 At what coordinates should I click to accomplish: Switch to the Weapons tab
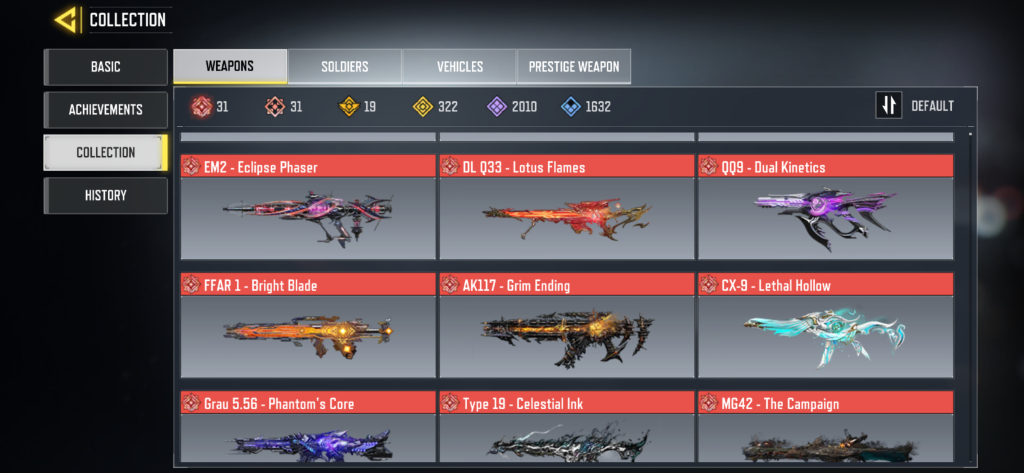point(230,67)
